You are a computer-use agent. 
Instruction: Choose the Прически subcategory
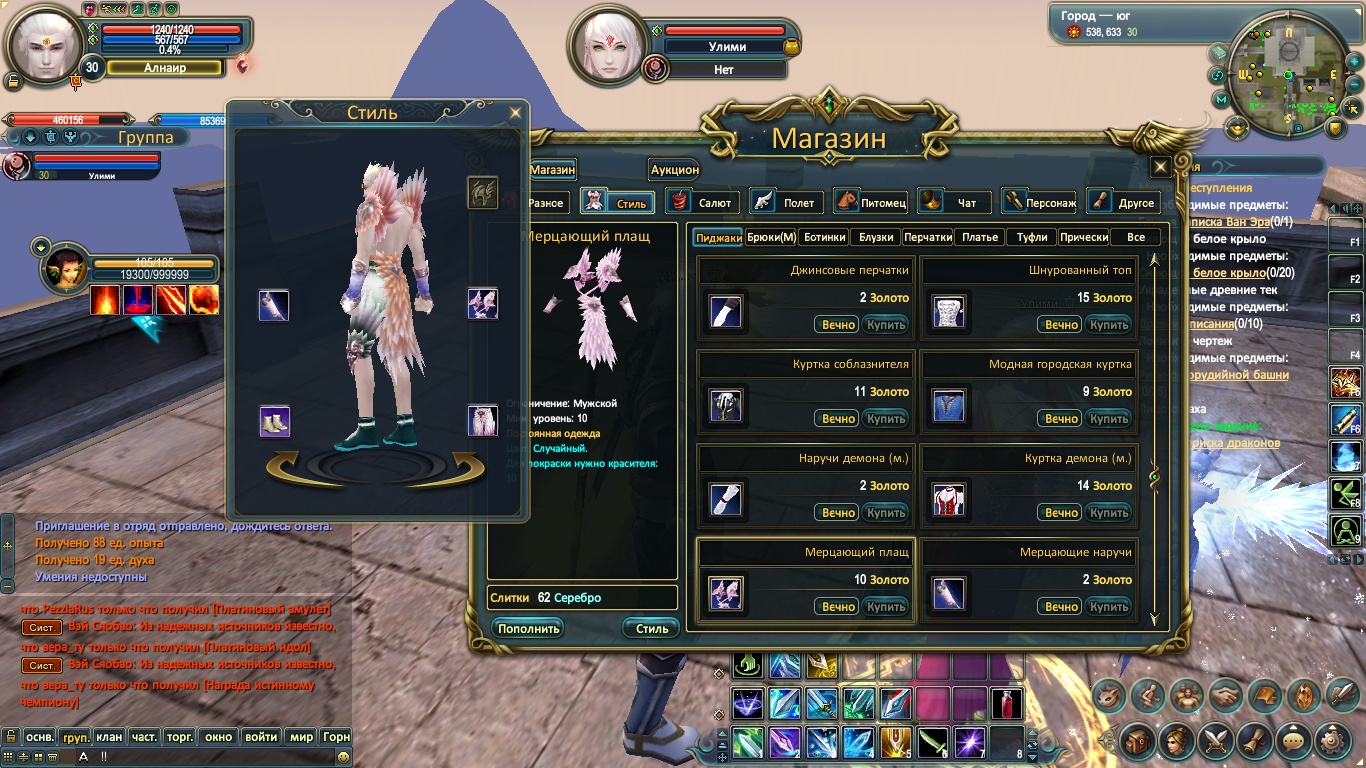click(1083, 237)
